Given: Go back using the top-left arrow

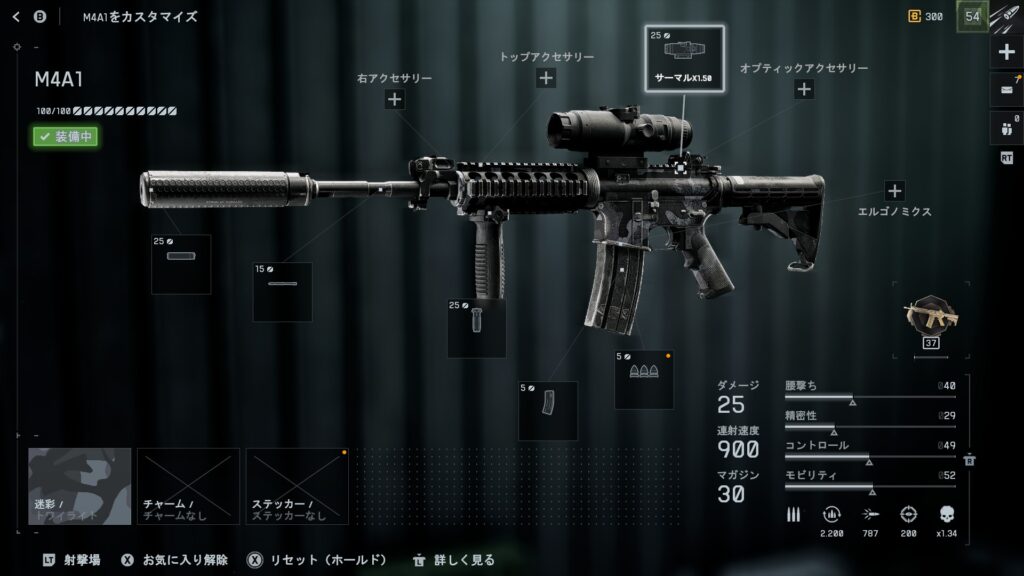Looking at the screenshot, I should [16, 16].
